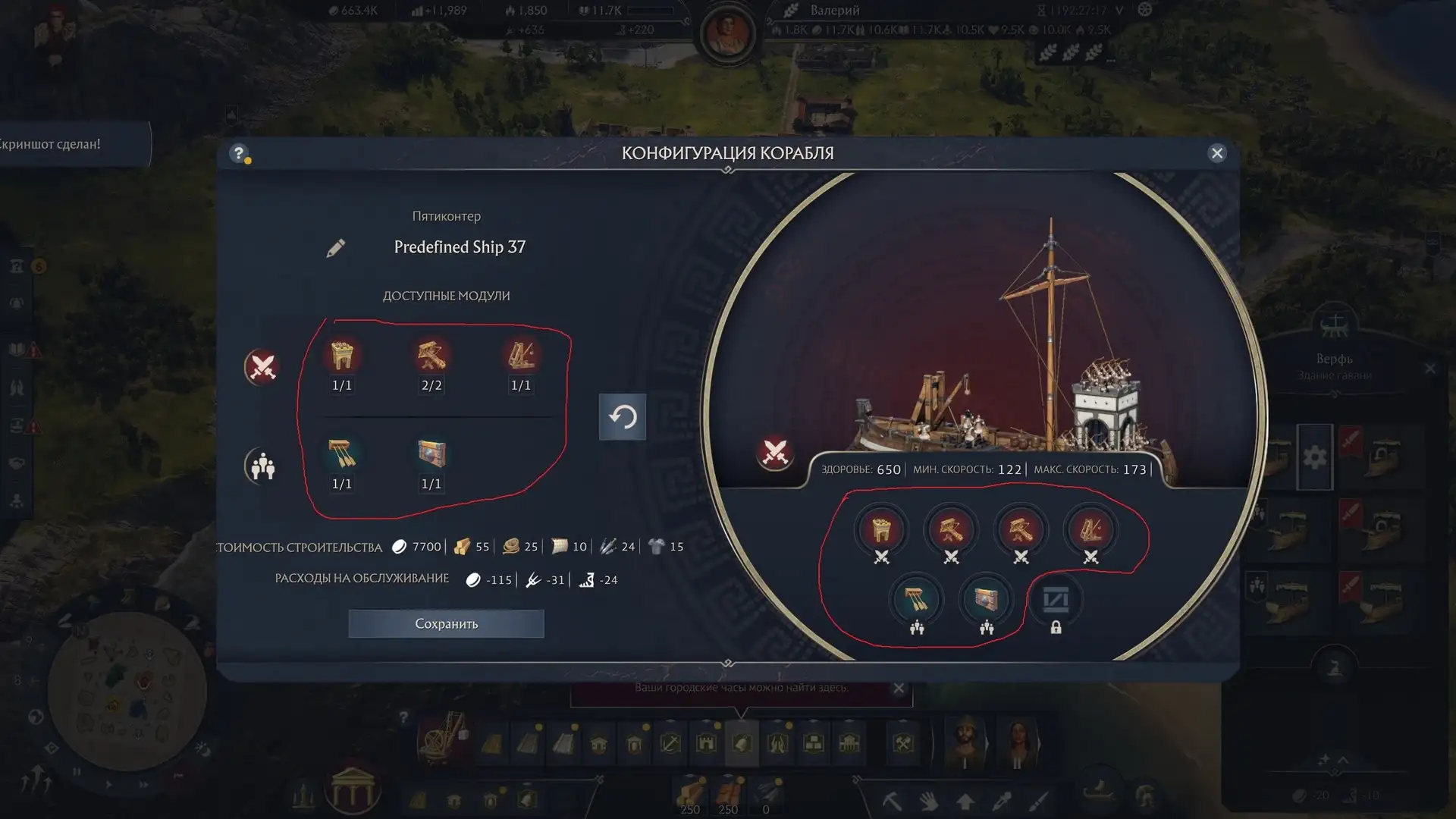
Task: Click the oars slot on the ship
Action: point(916,600)
